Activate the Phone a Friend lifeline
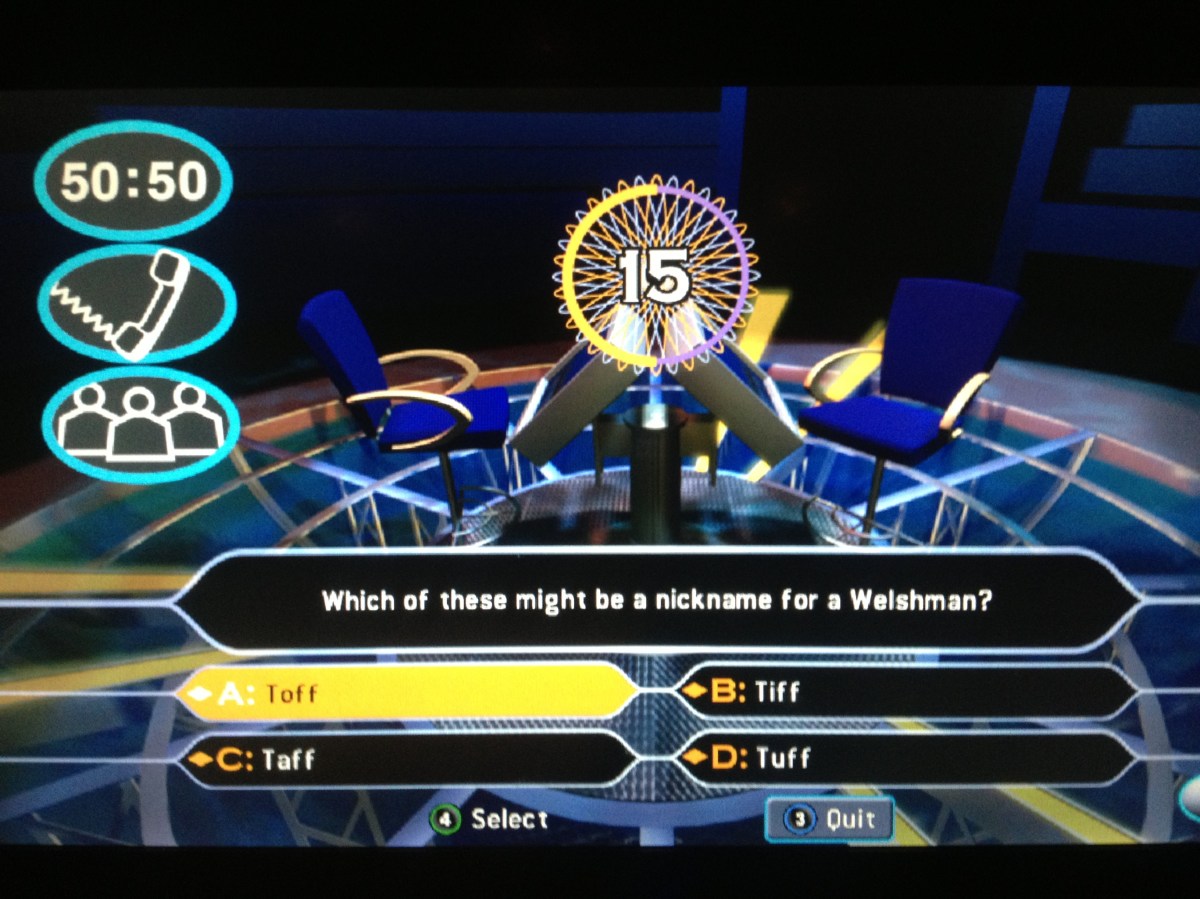 (137, 303)
